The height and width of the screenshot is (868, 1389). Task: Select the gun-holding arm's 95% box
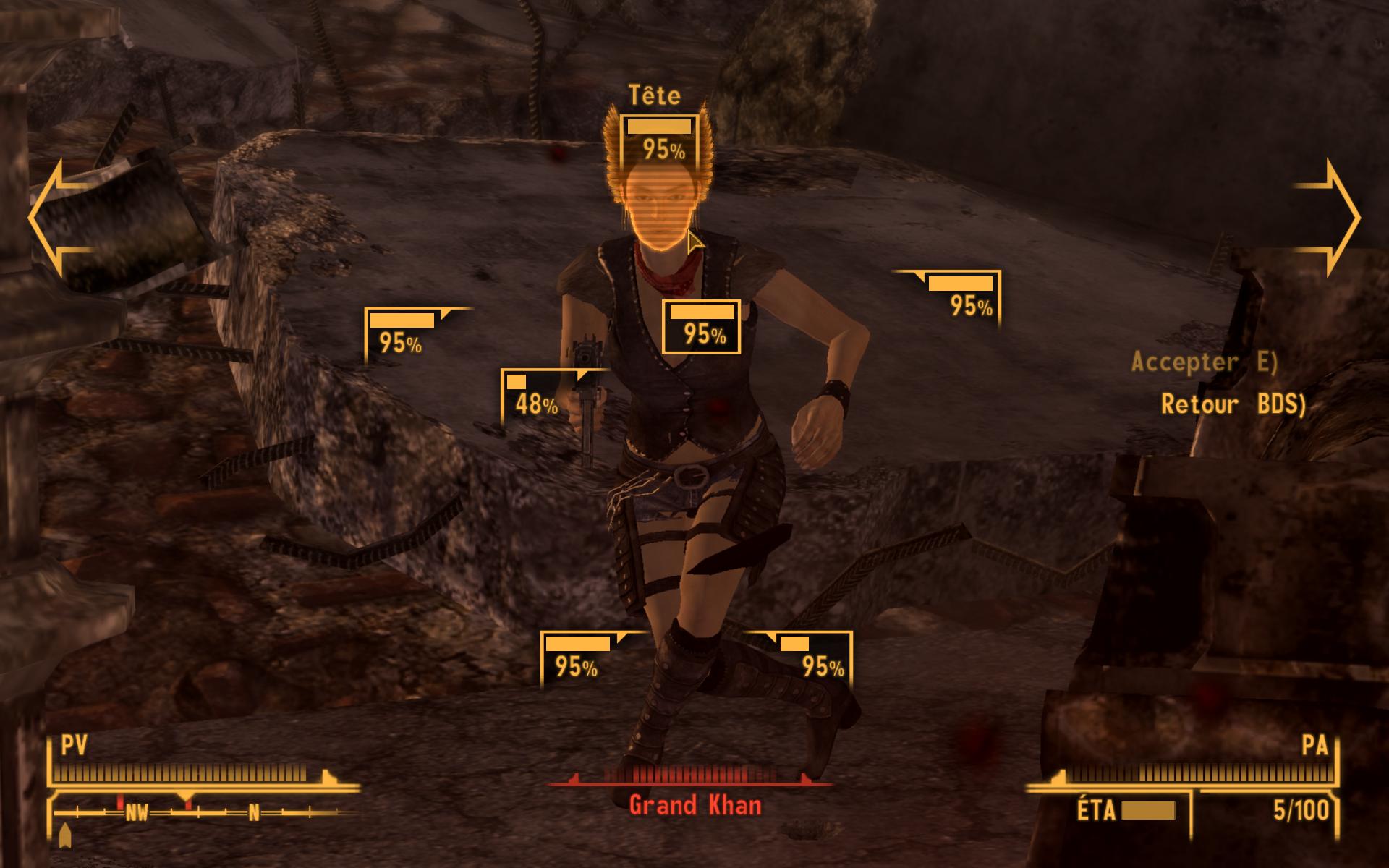(x=401, y=333)
